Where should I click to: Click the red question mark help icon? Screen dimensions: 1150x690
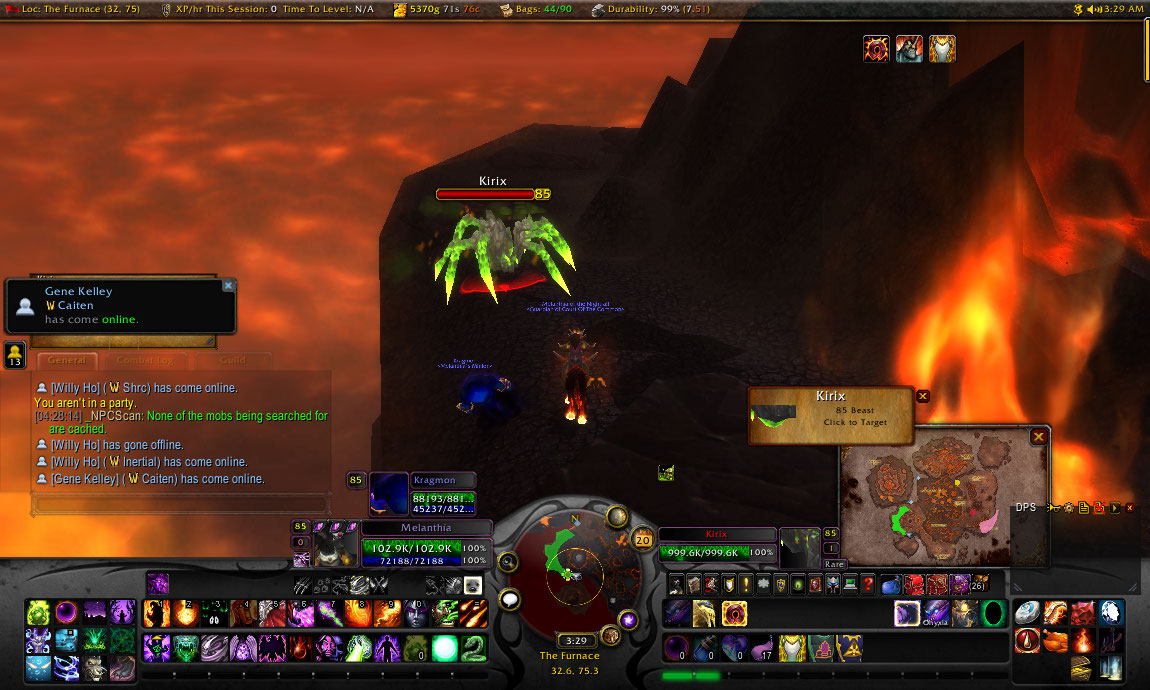pos(867,584)
